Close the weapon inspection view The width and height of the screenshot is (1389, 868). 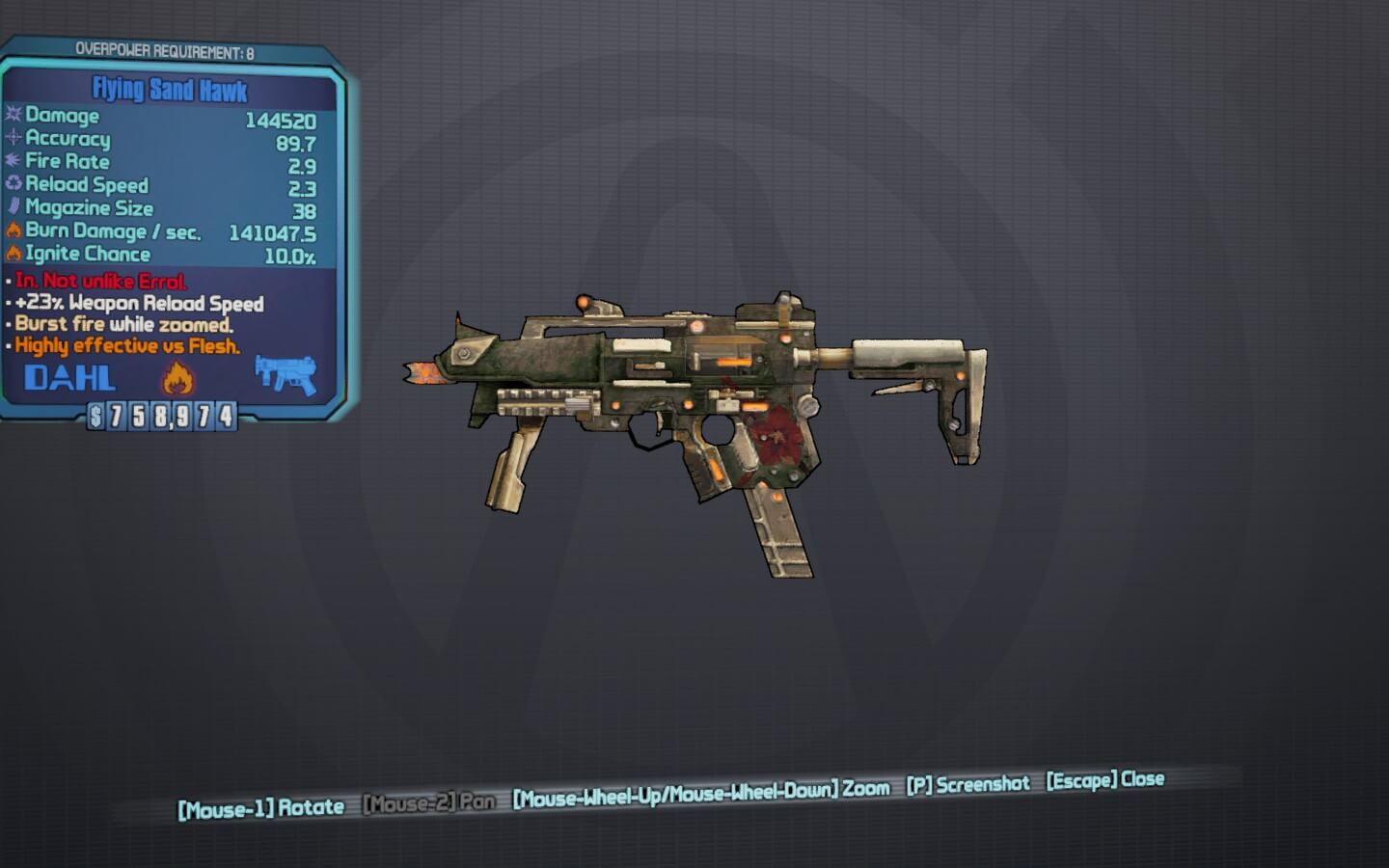pyautogui.click(x=1105, y=780)
